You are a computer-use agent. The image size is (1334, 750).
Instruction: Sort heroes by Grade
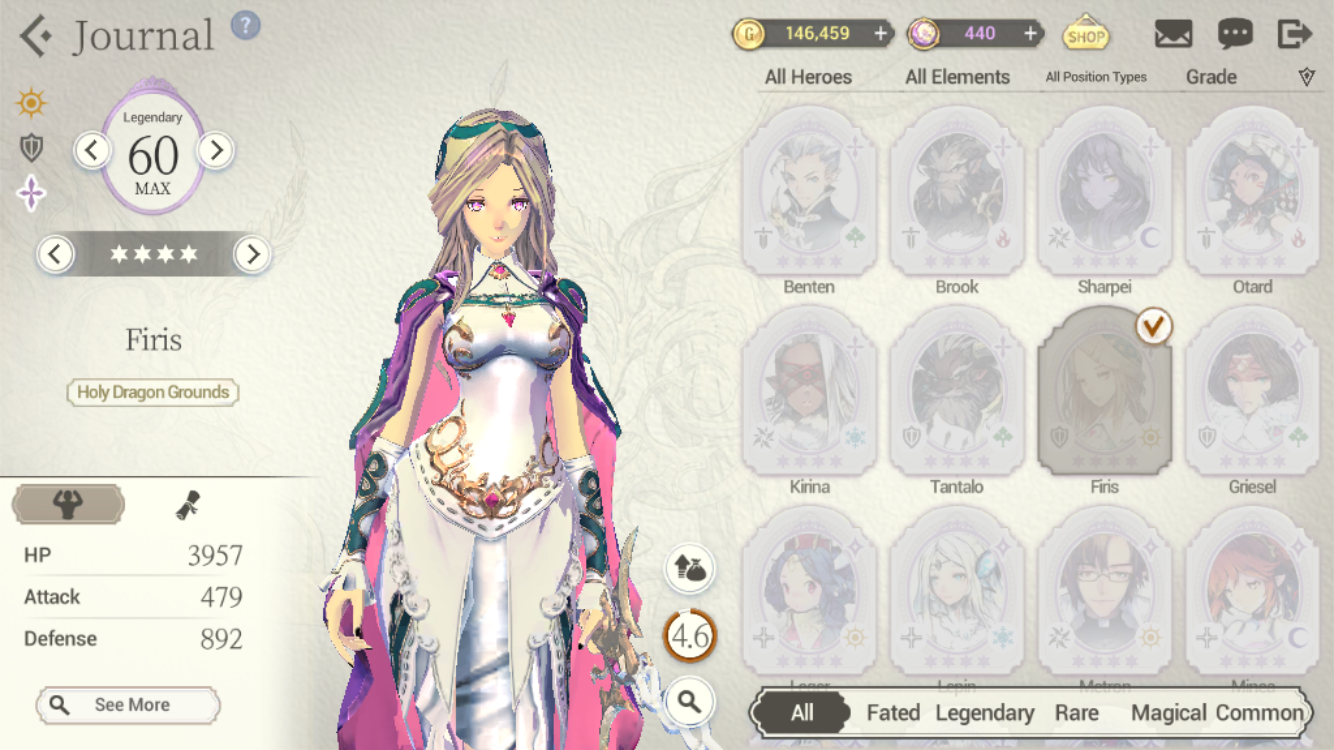[x=1211, y=77]
